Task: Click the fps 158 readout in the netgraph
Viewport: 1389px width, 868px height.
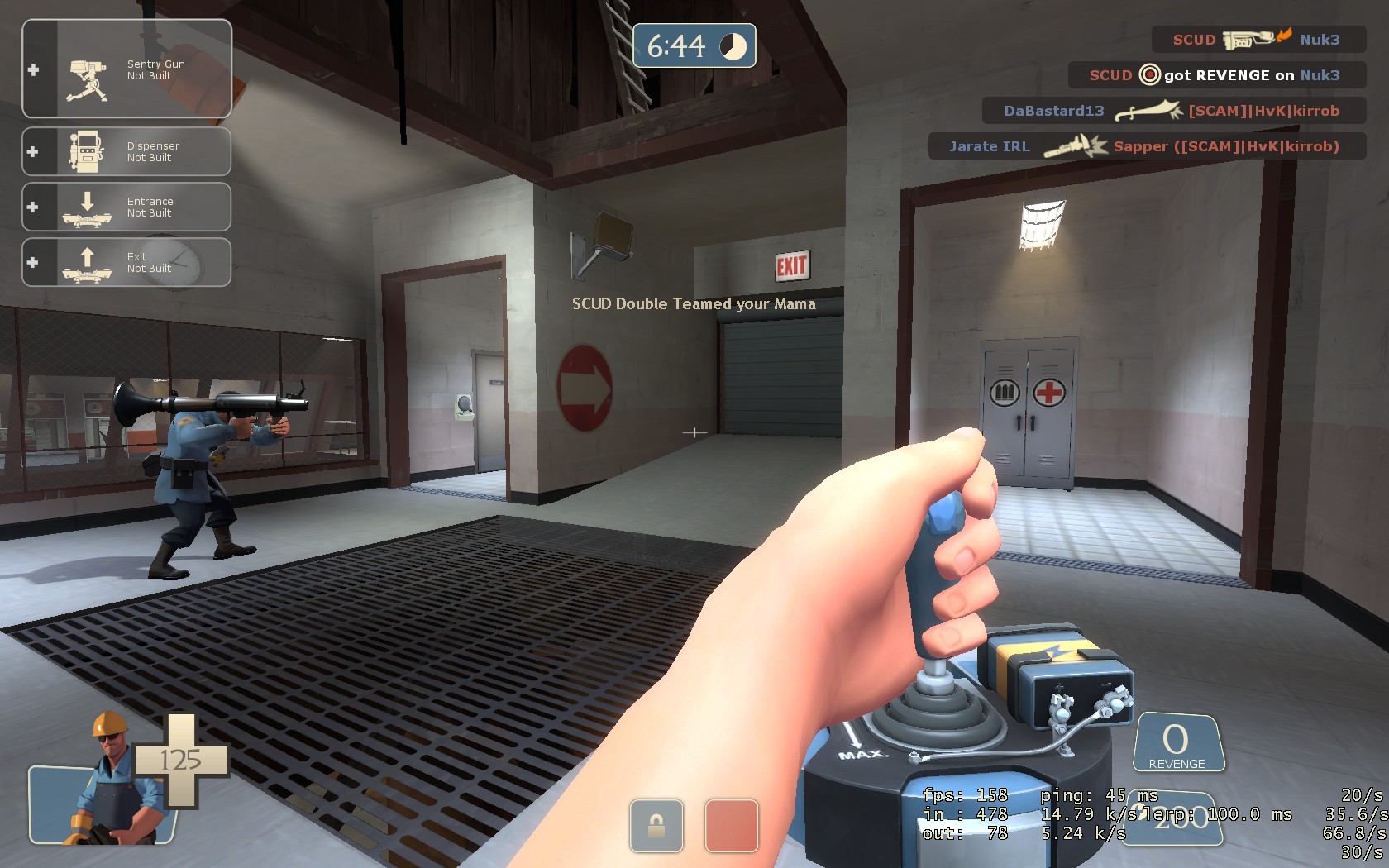Action: [966, 796]
